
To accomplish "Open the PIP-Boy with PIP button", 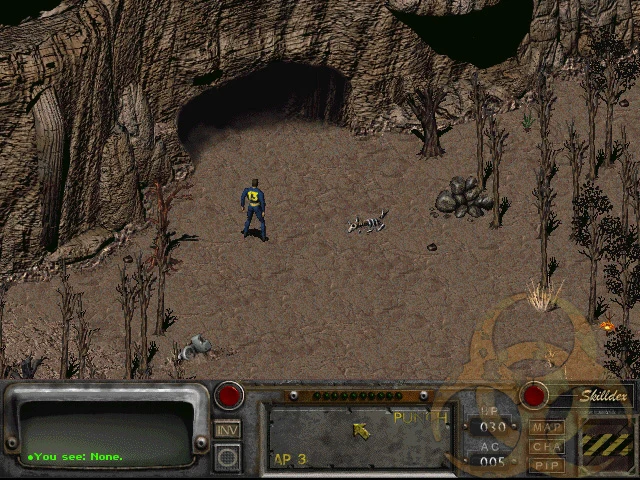I will click(547, 465).
